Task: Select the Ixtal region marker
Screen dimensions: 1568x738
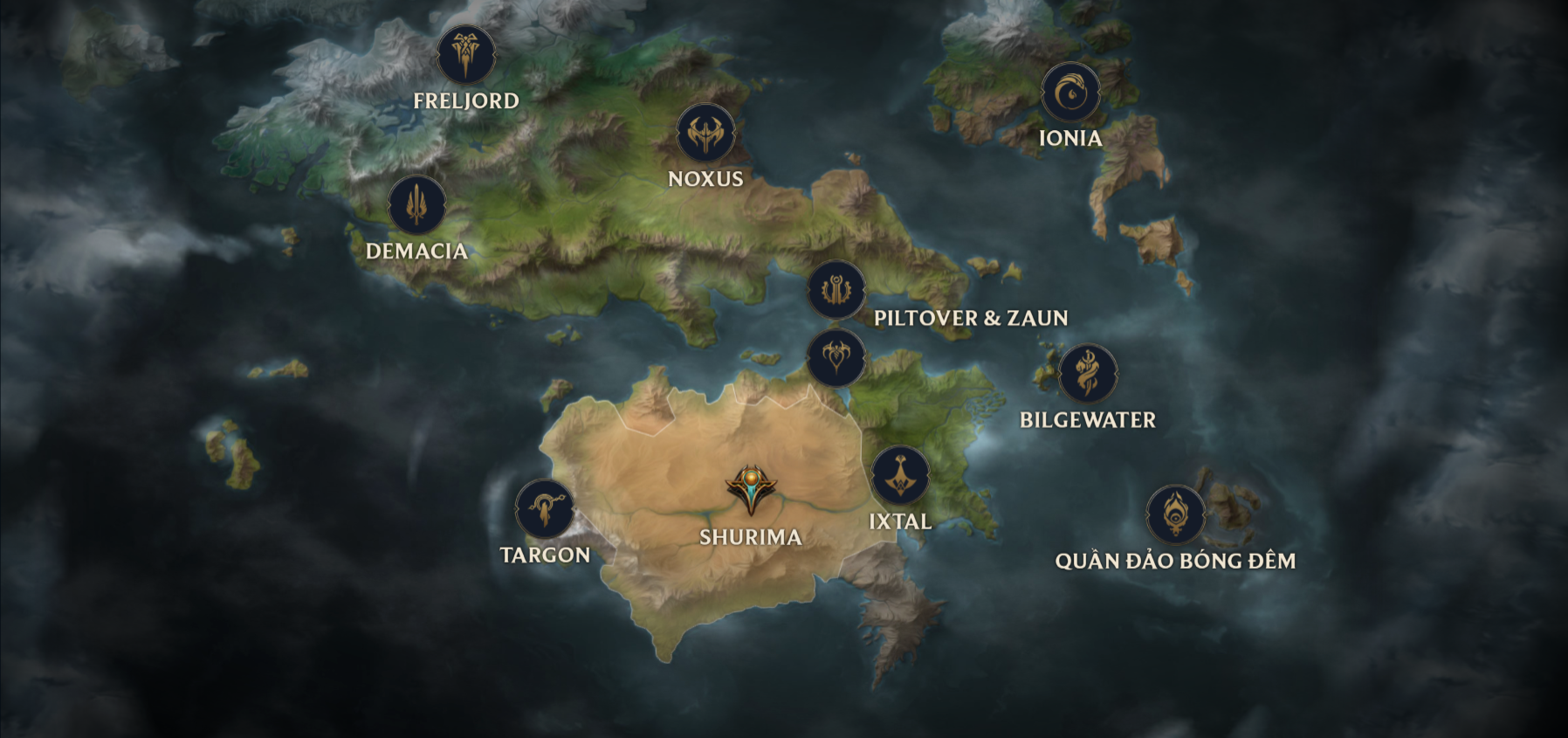Action: tap(900, 476)
